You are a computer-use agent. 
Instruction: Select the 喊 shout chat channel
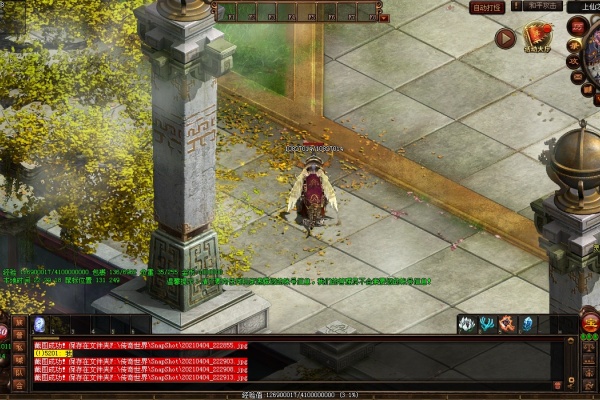pos(21,357)
